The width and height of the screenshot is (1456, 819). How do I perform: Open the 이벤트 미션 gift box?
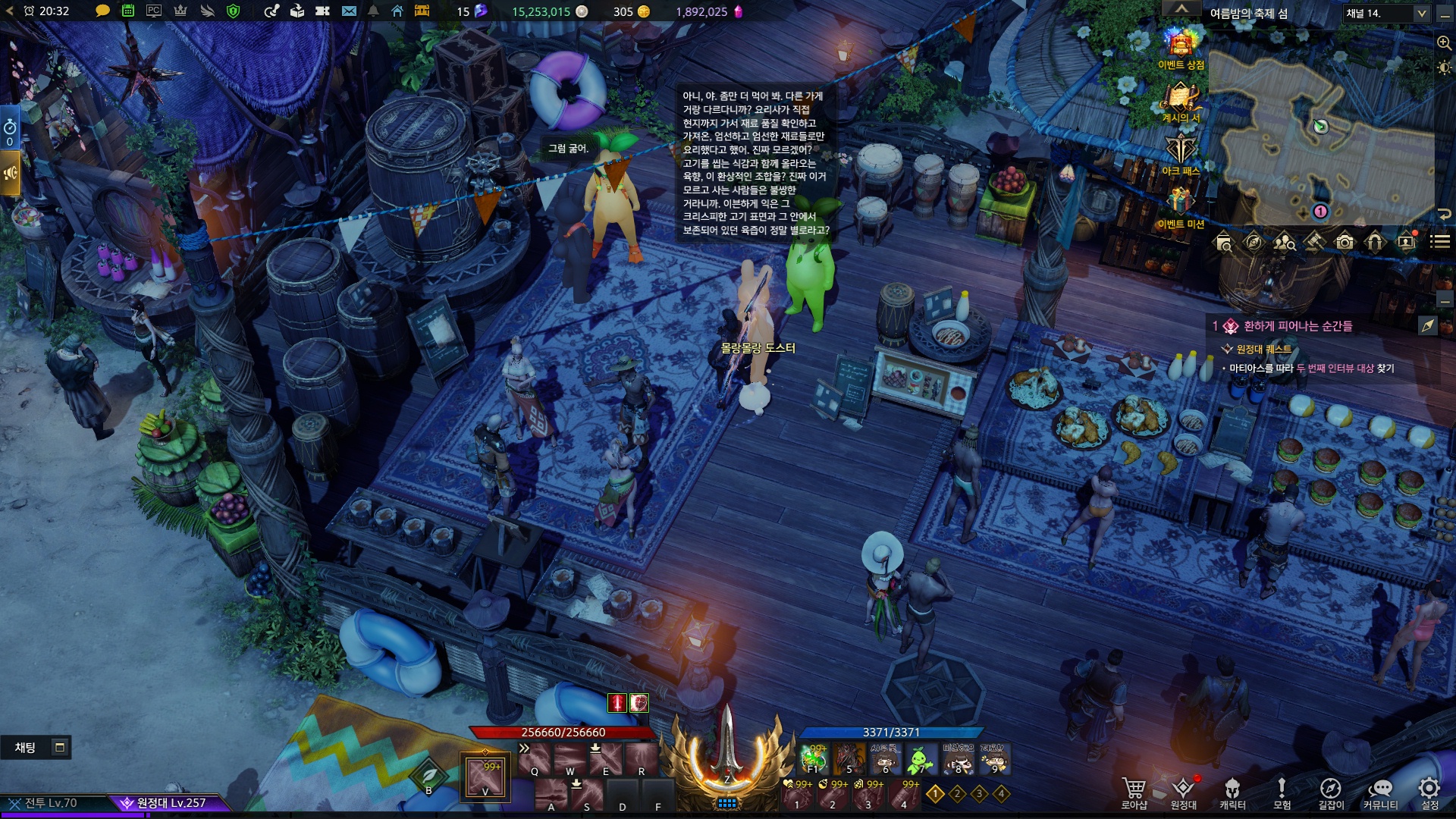[1180, 202]
